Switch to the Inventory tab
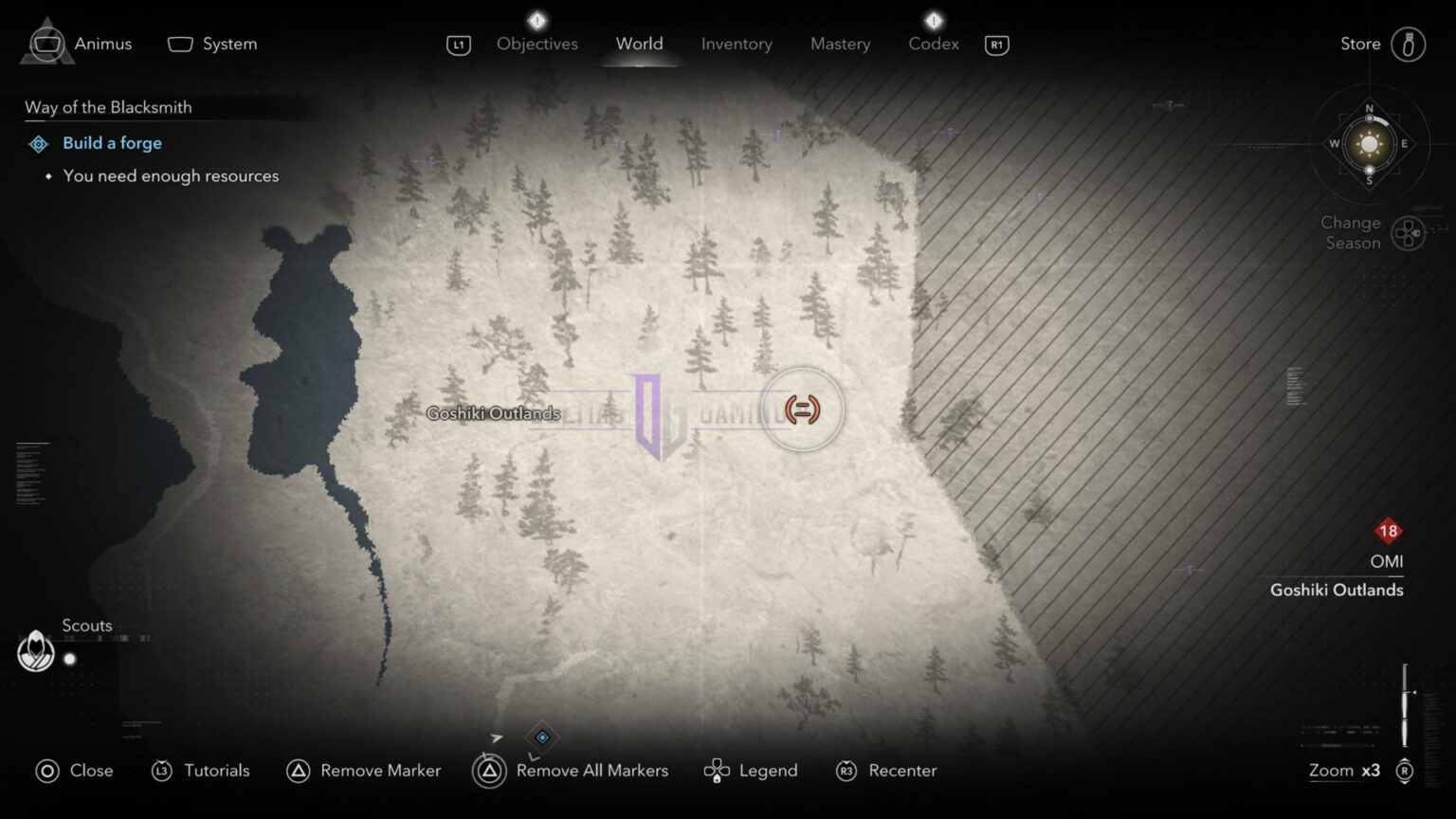The image size is (1456, 819). point(737,44)
